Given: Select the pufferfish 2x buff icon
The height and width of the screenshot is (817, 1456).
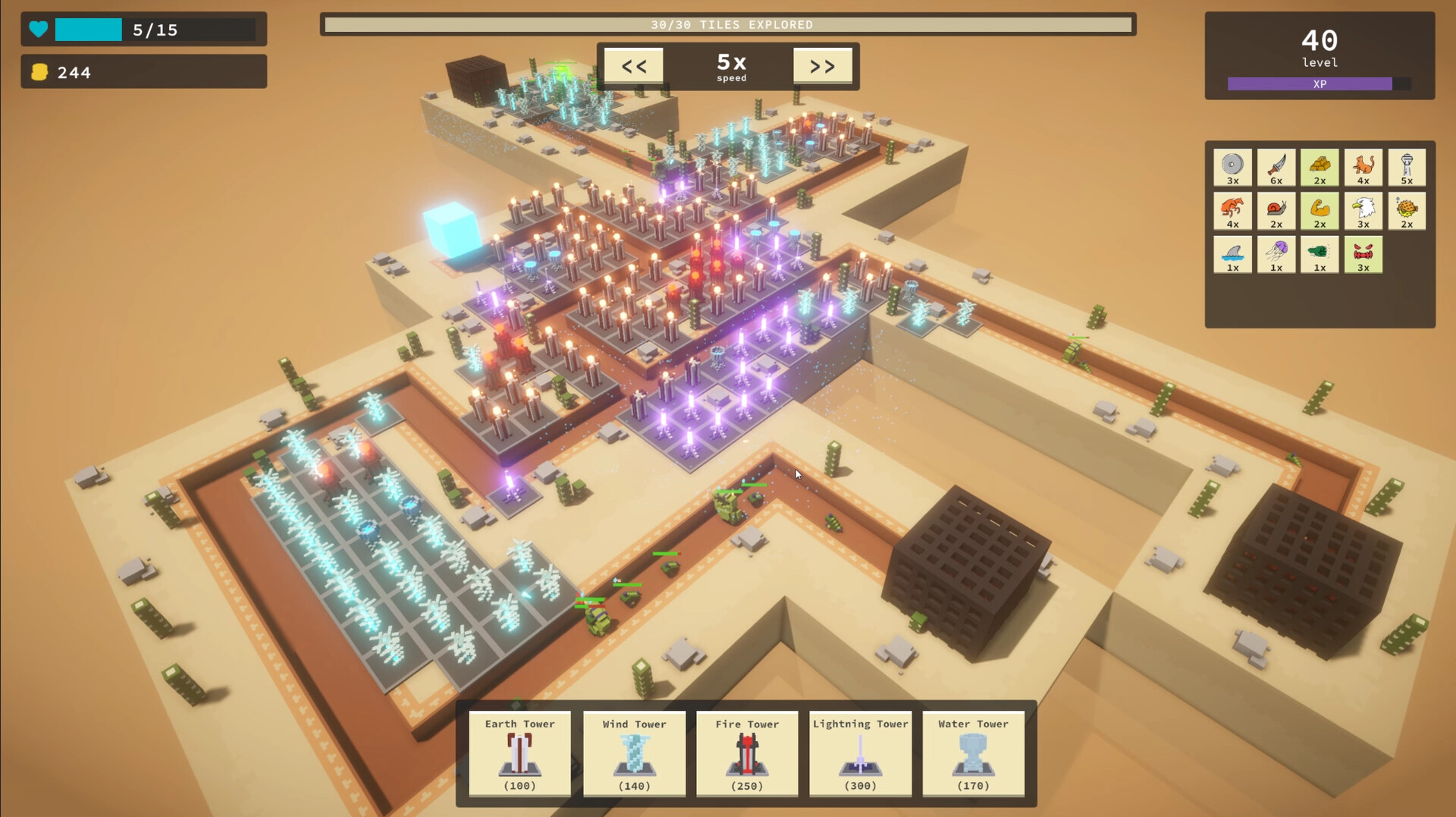Looking at the screenshot, I should (1407, 211).
